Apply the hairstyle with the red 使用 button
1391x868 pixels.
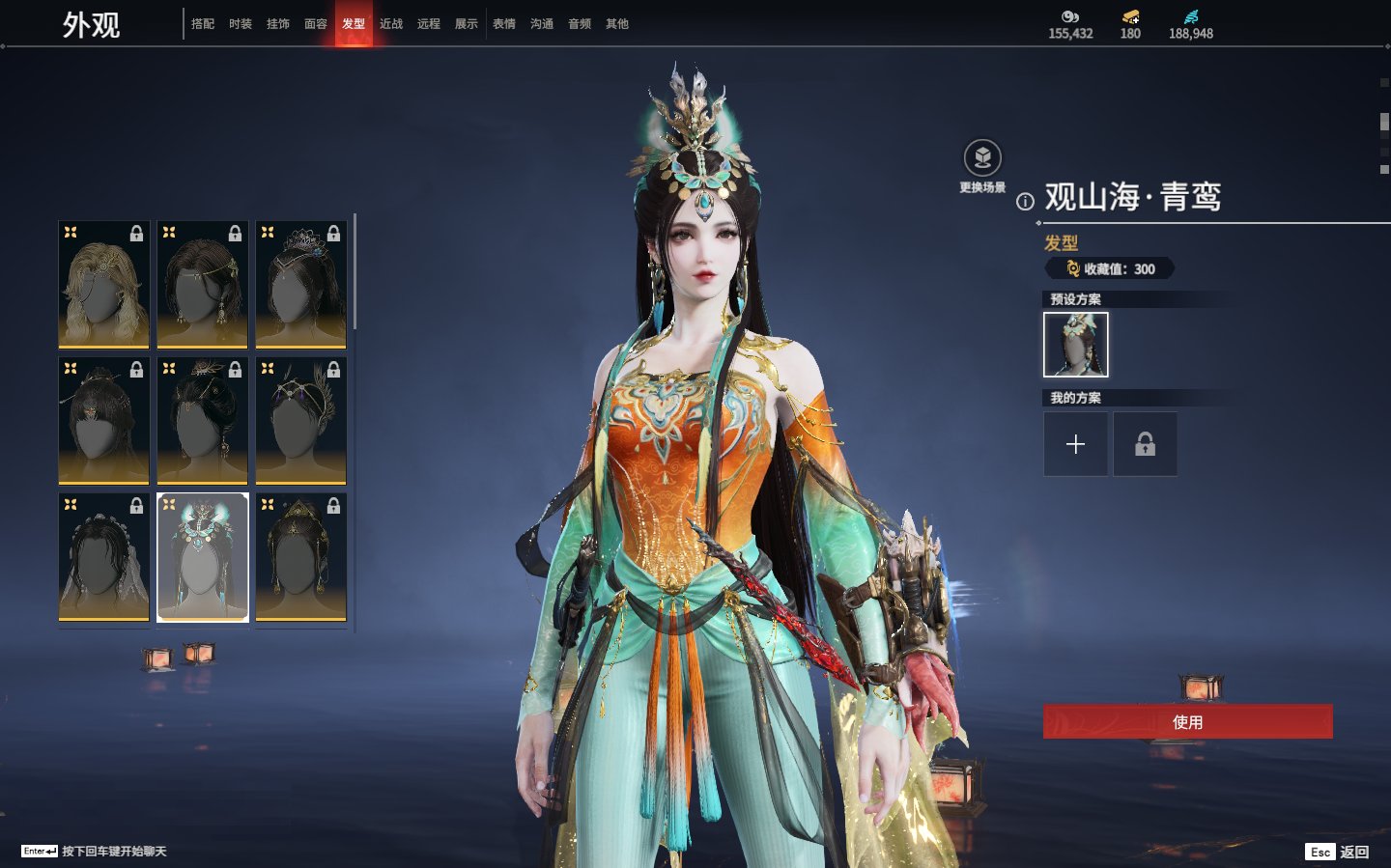[1187, 722]
